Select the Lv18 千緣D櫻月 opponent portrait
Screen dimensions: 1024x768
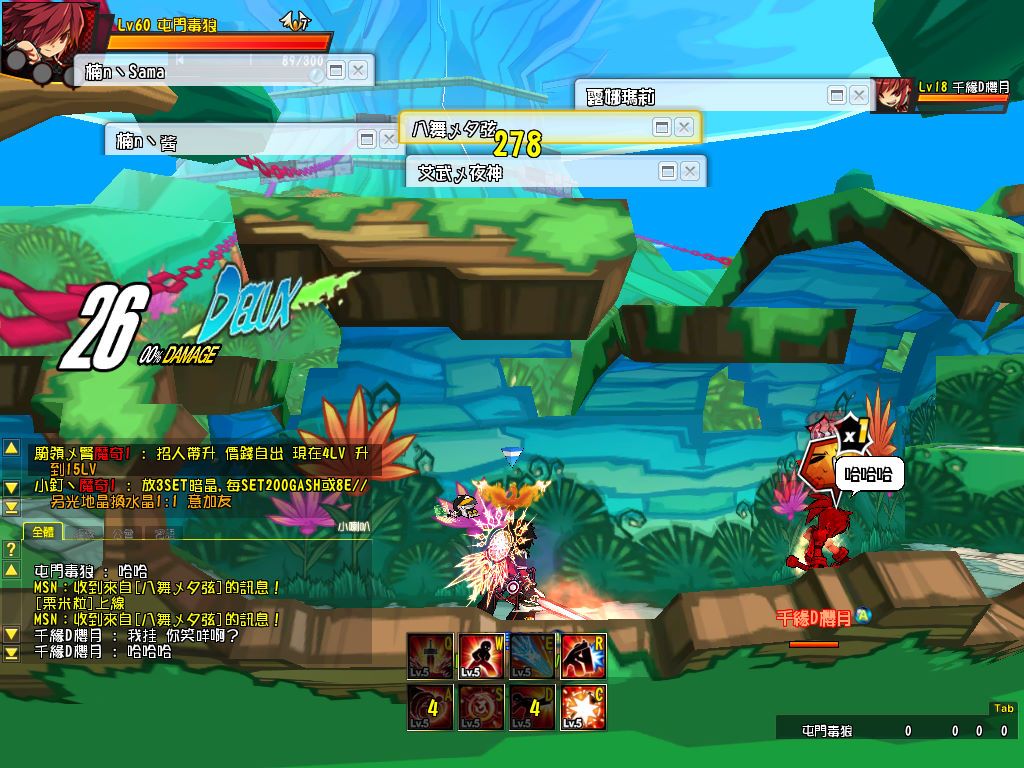[894, 94]
